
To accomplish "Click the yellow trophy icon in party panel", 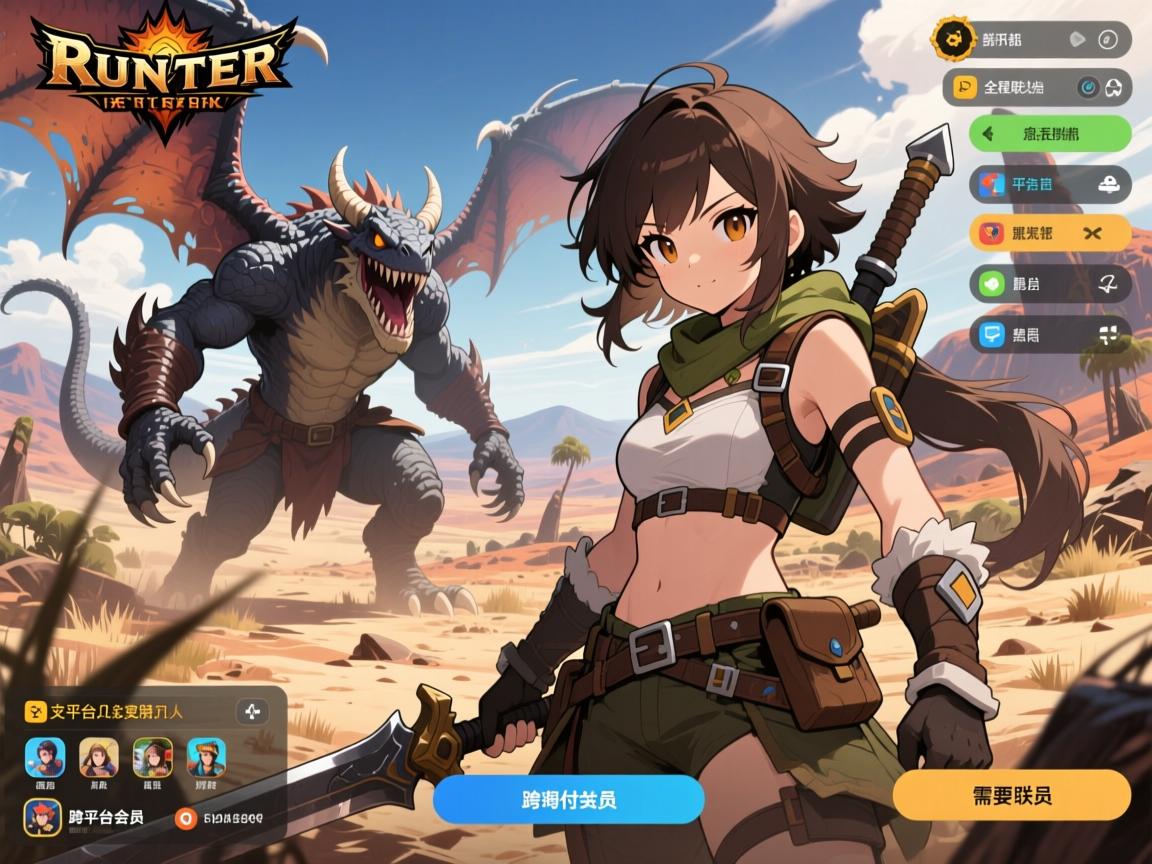I will pyautogui.click(x=35, y=712).
